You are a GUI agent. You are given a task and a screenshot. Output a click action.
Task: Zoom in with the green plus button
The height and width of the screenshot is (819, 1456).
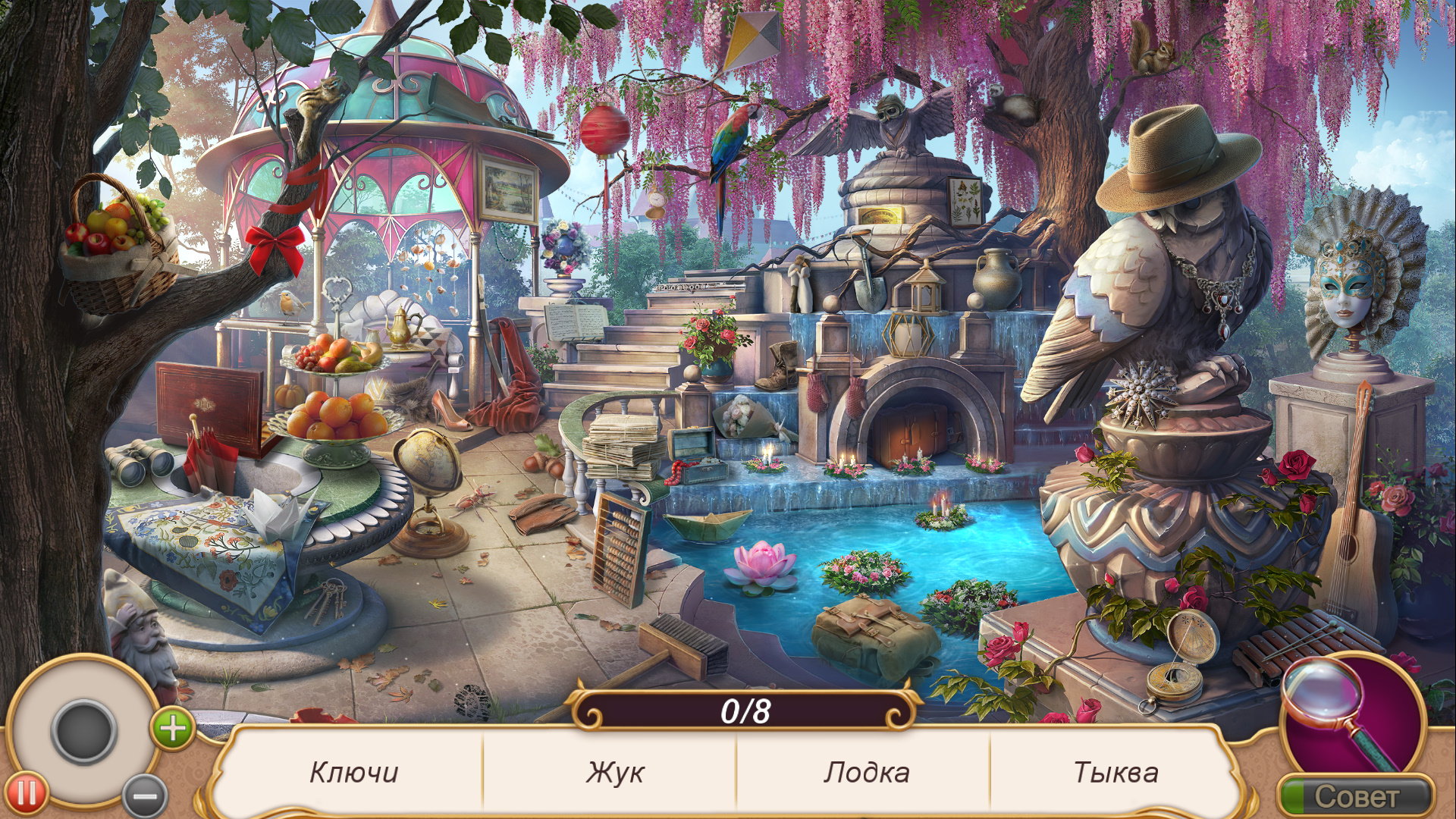[x=173, y=729]
